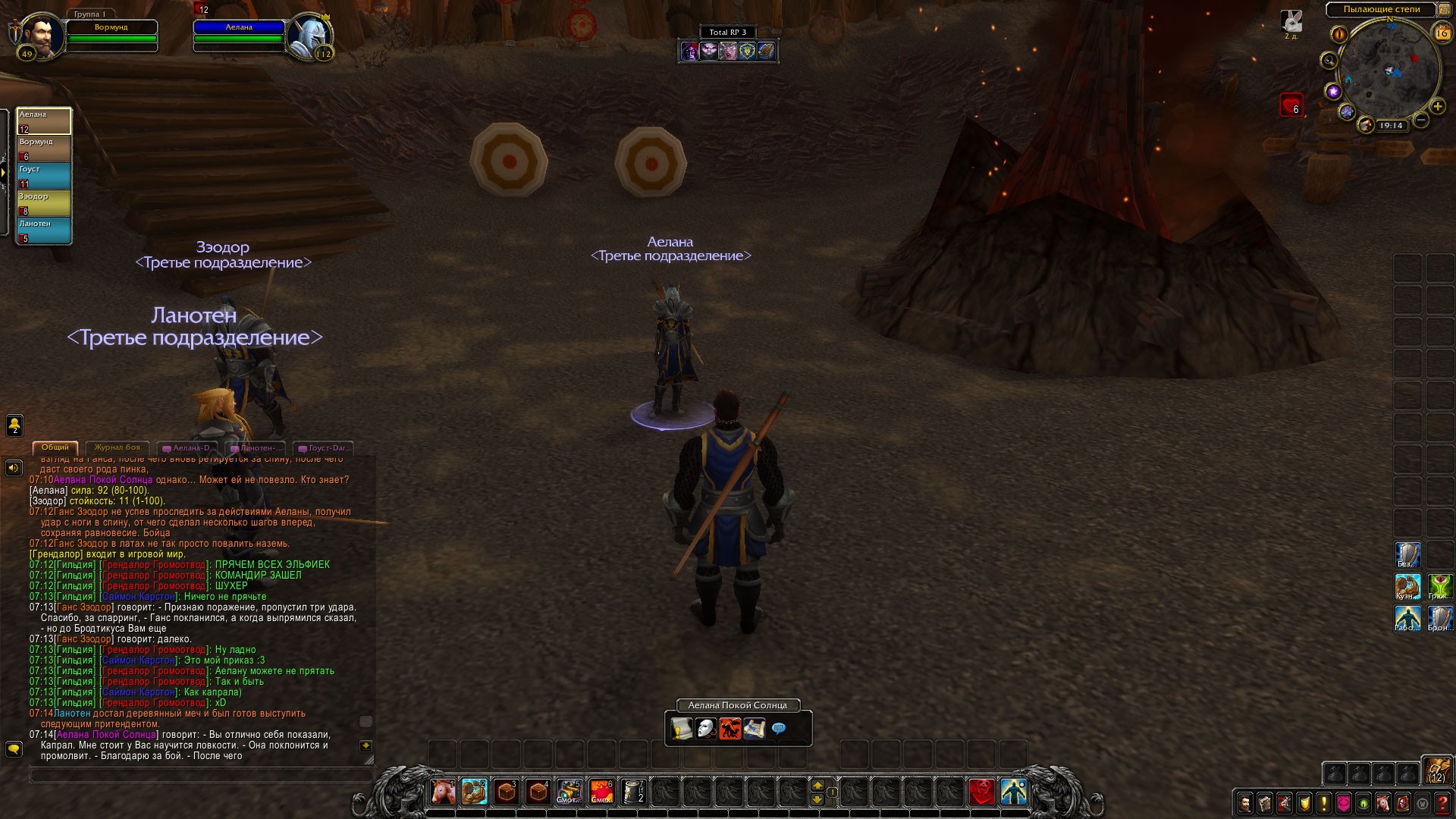
Task: Switch to the Журнал боя chat tab
Action: [x=118, y=447]
